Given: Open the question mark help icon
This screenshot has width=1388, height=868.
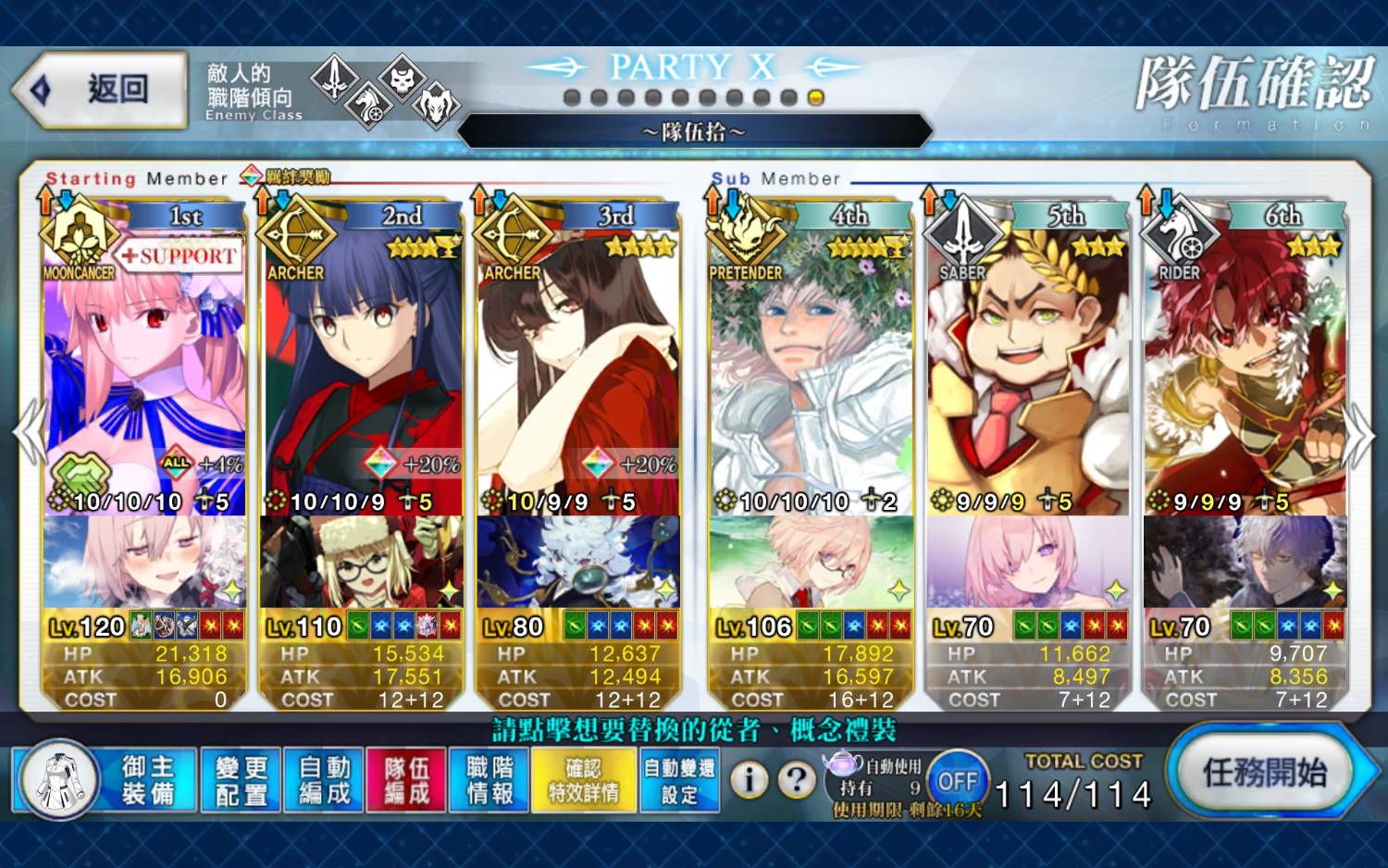Looking at the screenshot, I should tap(796, 780).
